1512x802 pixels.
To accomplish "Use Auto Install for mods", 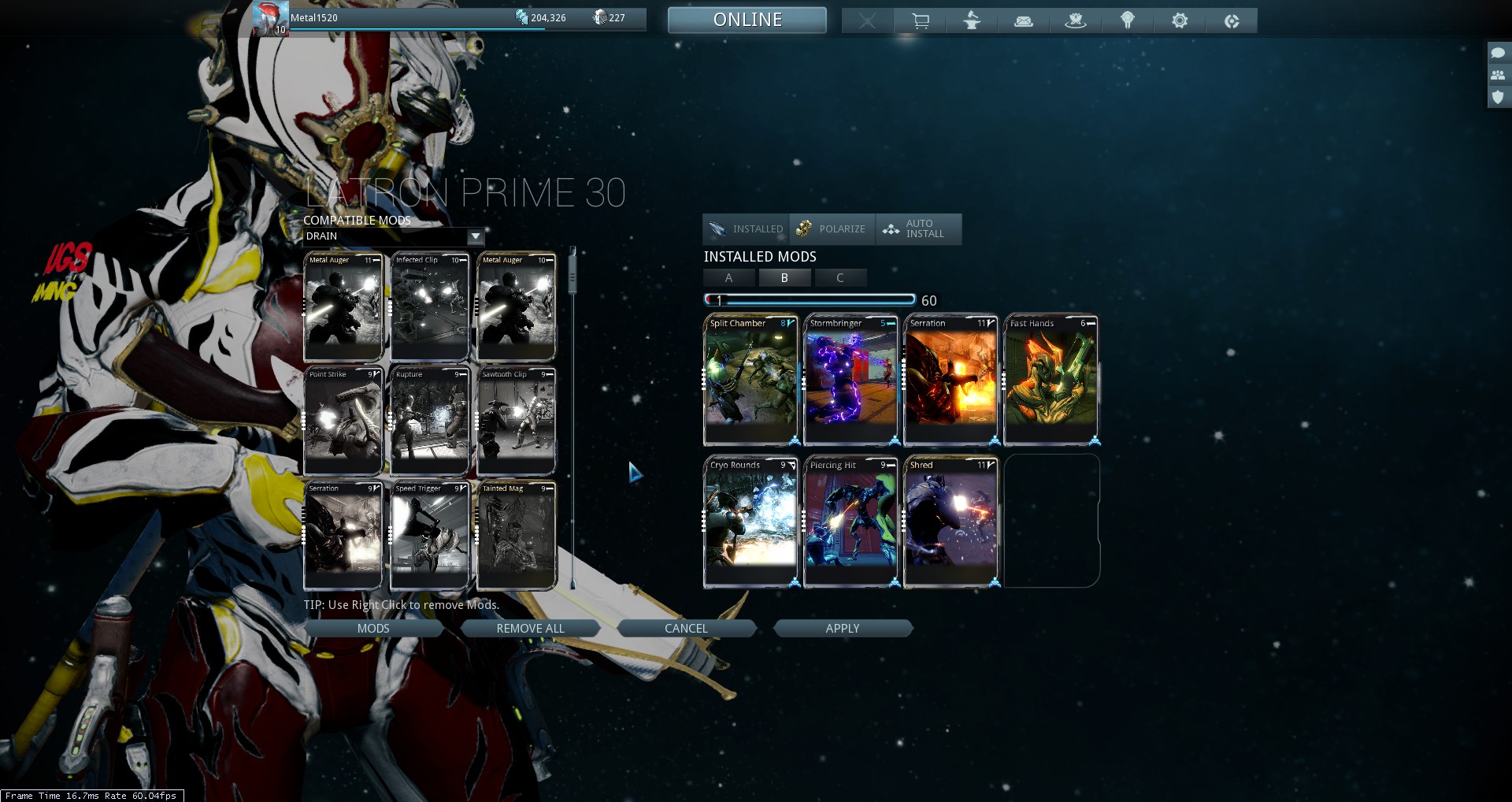I will coord(917,229).
